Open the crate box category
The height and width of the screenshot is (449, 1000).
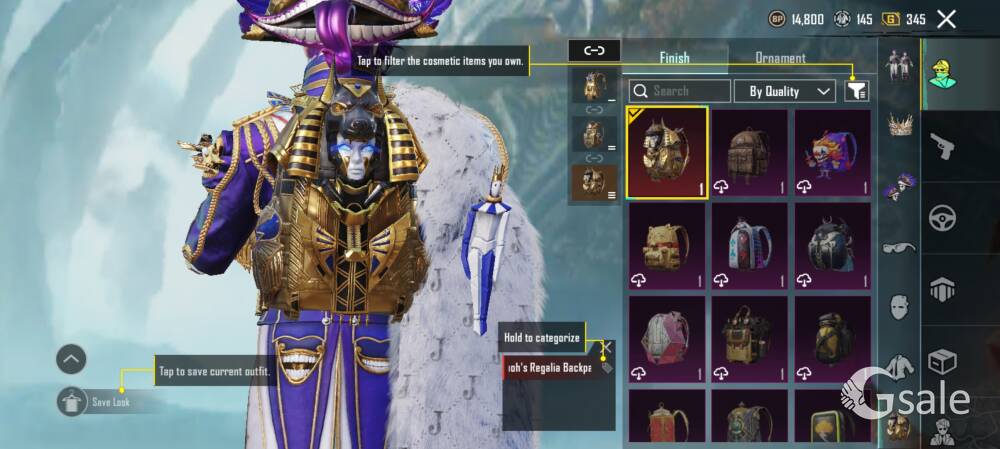(x=942, y=360)
